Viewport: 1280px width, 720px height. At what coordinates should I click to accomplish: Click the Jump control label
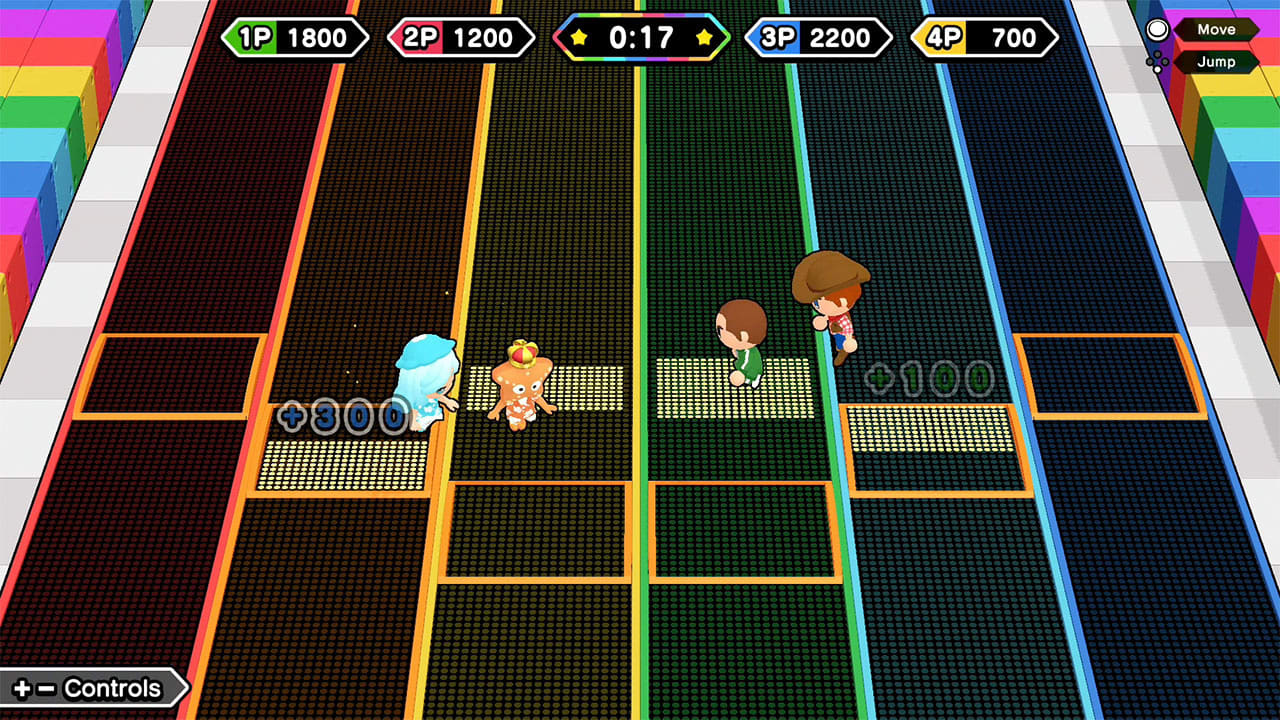(x=1216, y=61)
